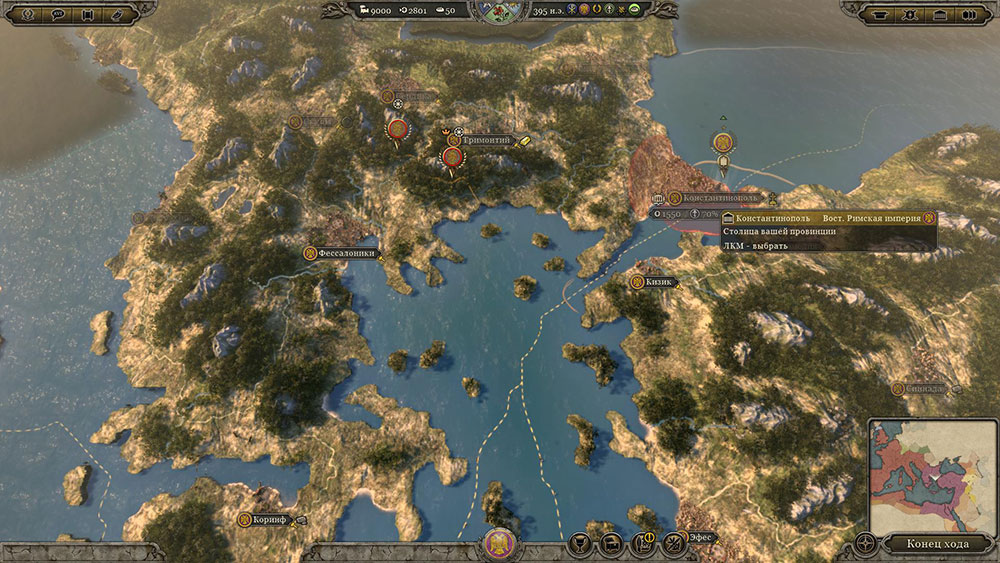The width and height of the screenshot is (1000, 563).
Task: Select the fleet marker near Constantinople
Action: (x=721, y=144)
